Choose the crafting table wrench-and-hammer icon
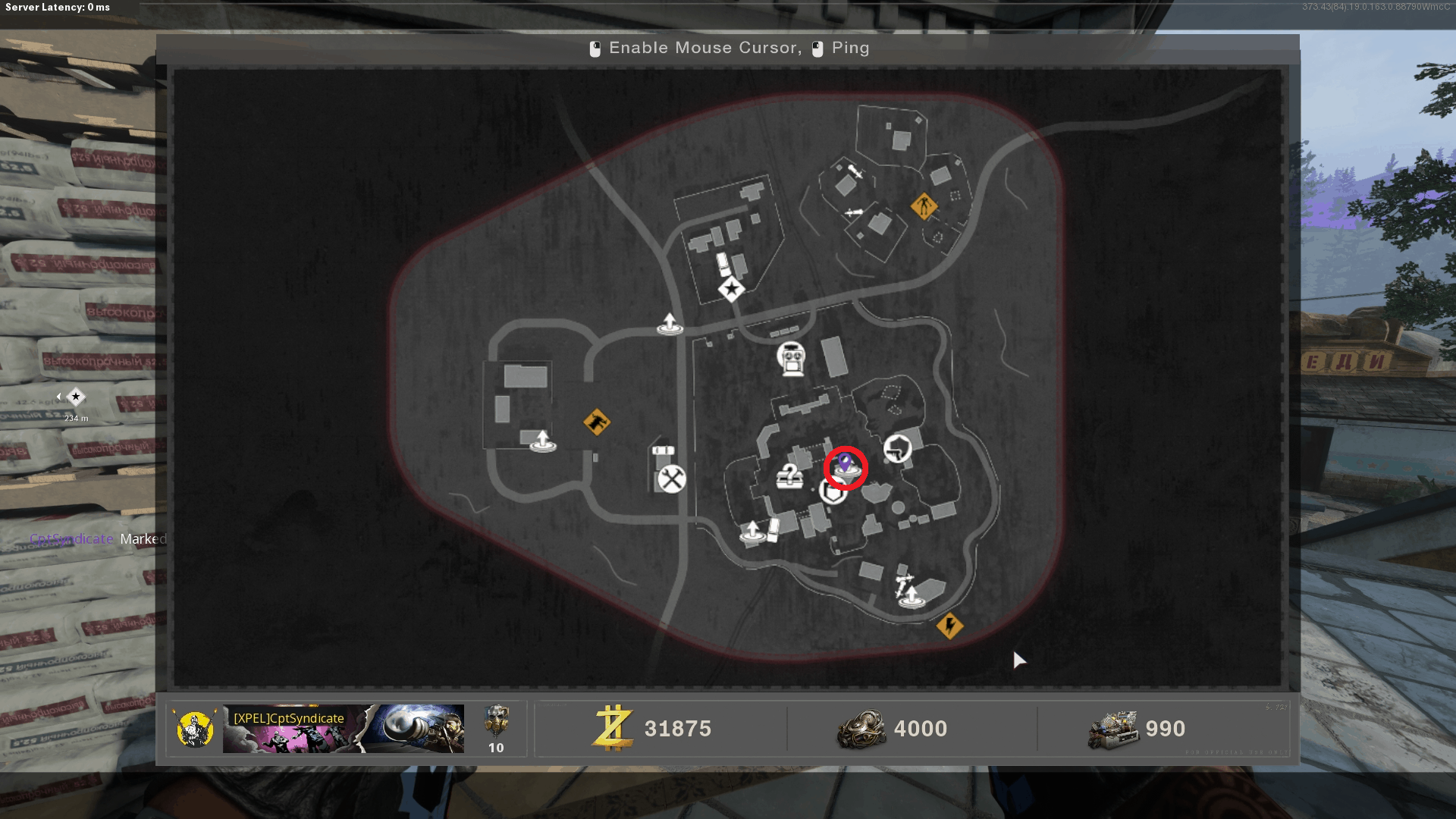The image size is (1456, 819). 671,479
